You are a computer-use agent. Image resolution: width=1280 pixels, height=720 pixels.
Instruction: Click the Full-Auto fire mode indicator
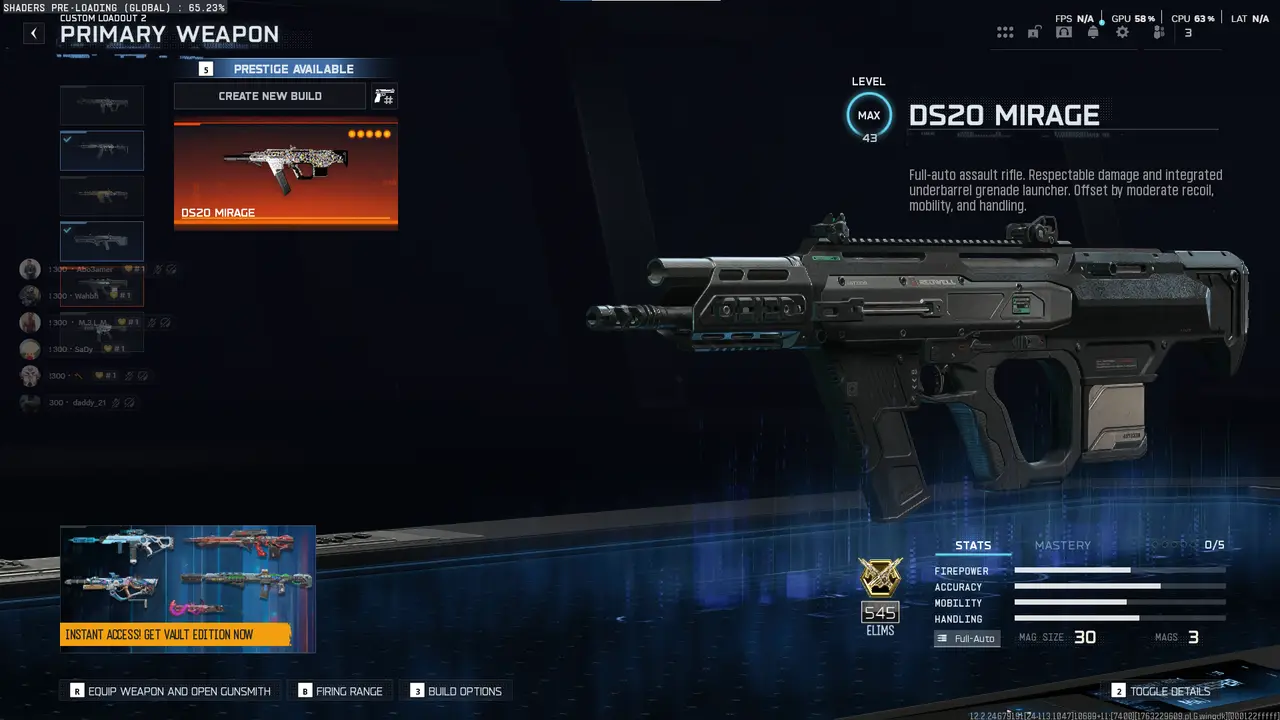[x=966, y=638]
